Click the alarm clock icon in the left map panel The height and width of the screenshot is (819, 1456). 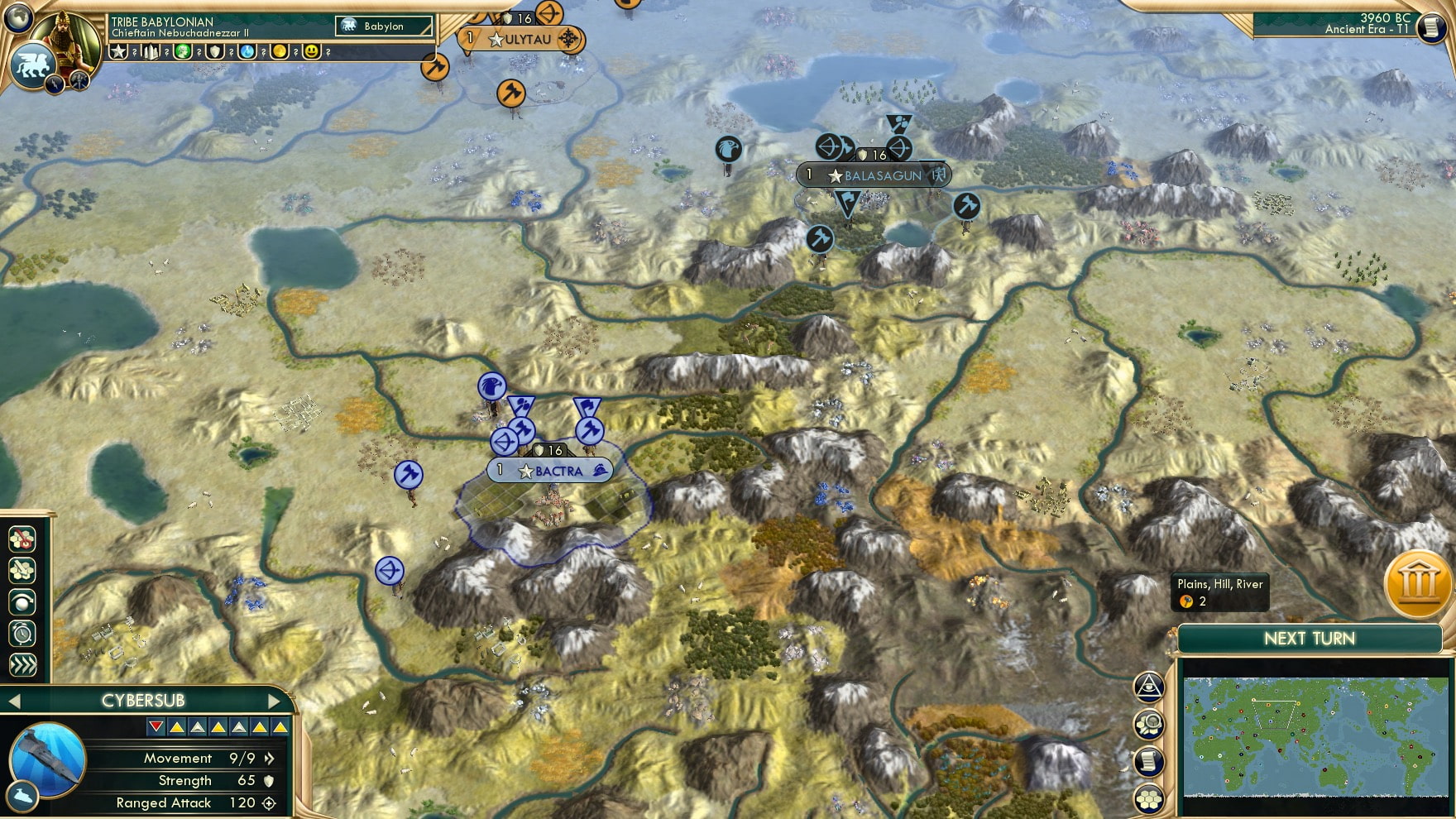tap(23, 632)
